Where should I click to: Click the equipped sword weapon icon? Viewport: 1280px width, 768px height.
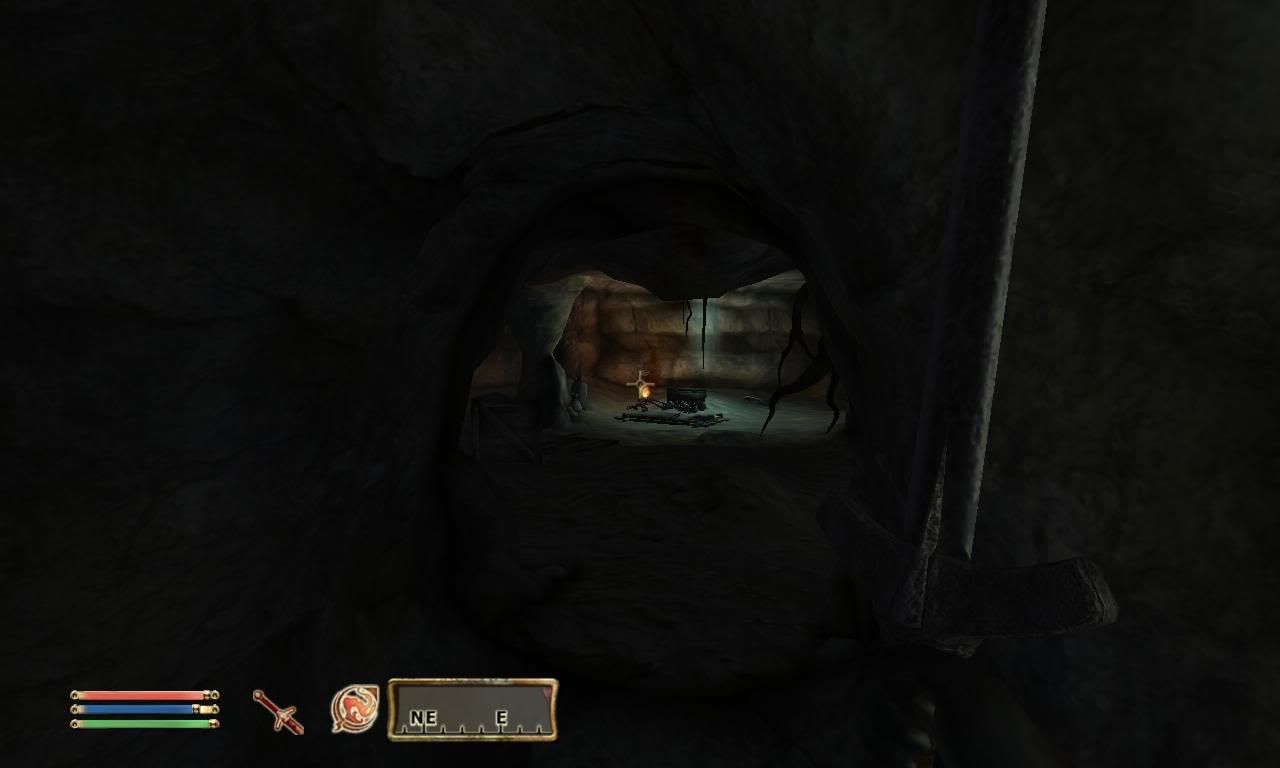point(278,711)
